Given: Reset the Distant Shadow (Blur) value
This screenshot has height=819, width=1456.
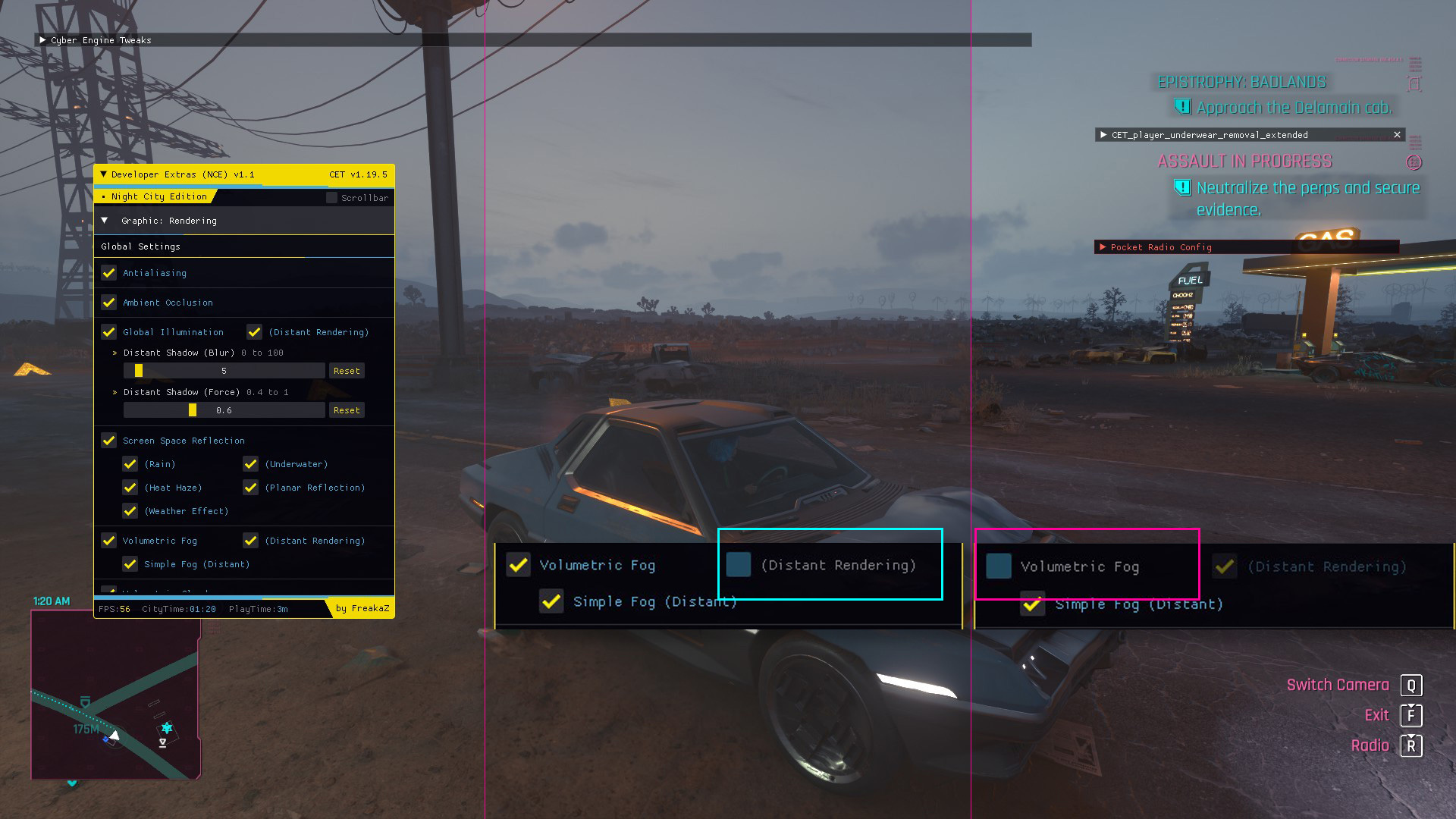Looking at the screenshot, I should (x=347, y=371).
